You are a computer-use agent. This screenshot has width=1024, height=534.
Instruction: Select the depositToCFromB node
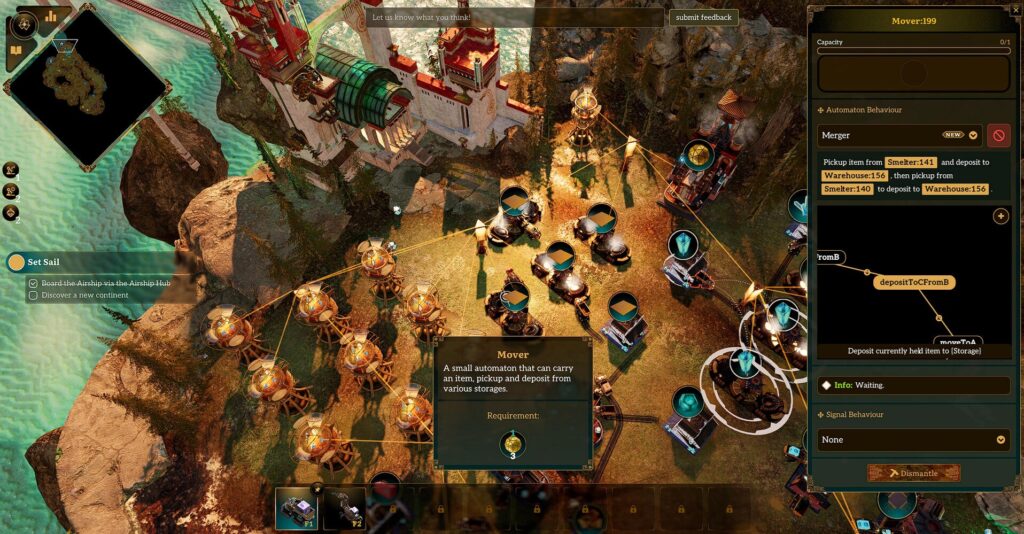pos(914,282)
